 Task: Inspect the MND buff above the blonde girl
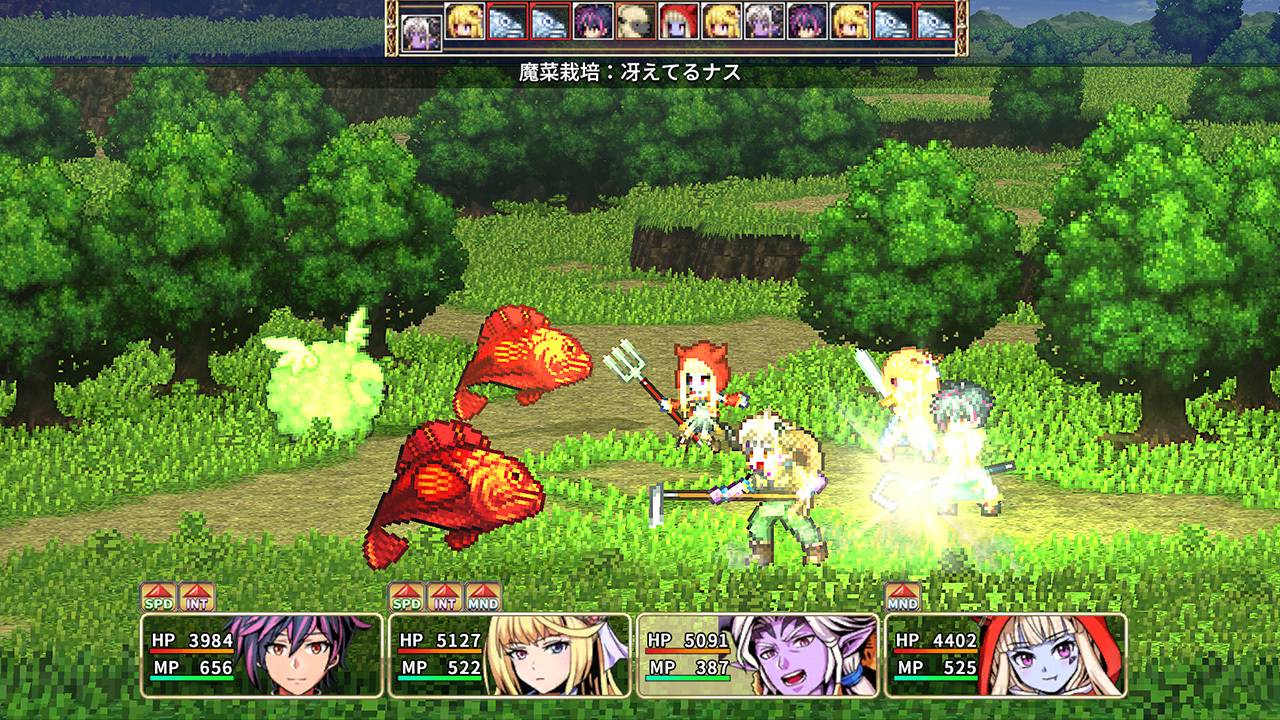click(483, 598)
